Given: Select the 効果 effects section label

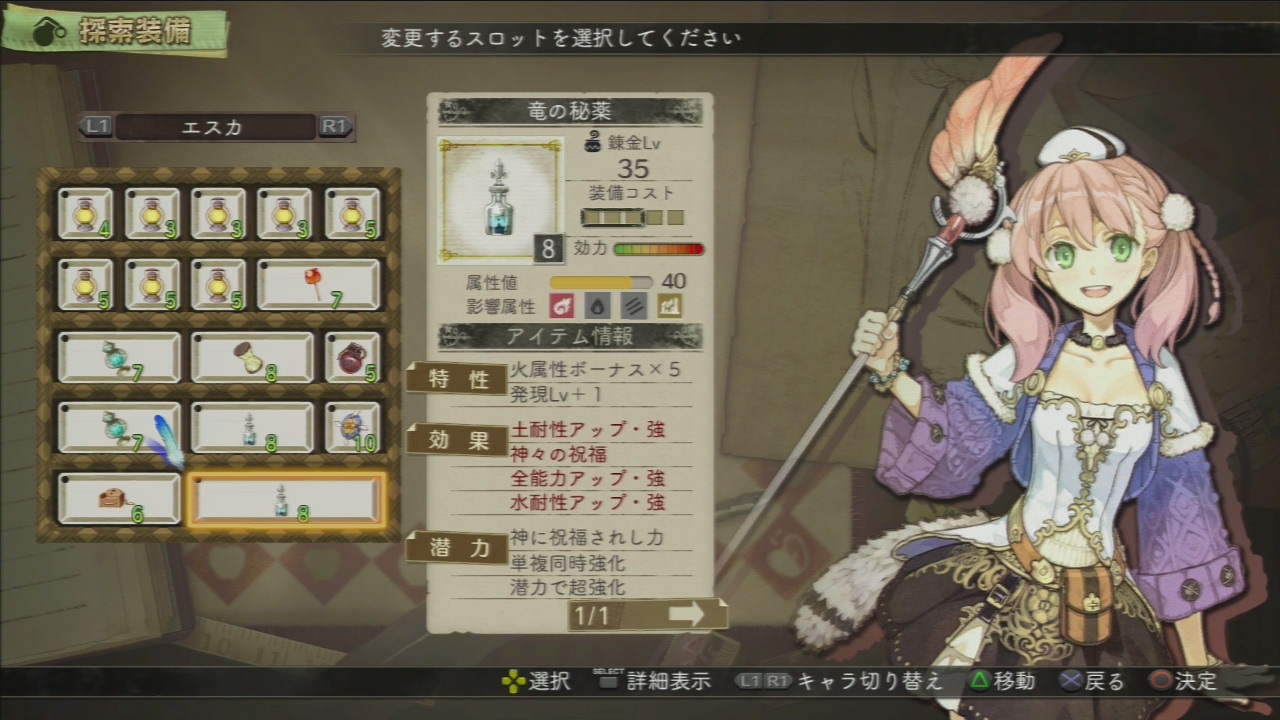Looking at the screenshot, I should [457, 439].
